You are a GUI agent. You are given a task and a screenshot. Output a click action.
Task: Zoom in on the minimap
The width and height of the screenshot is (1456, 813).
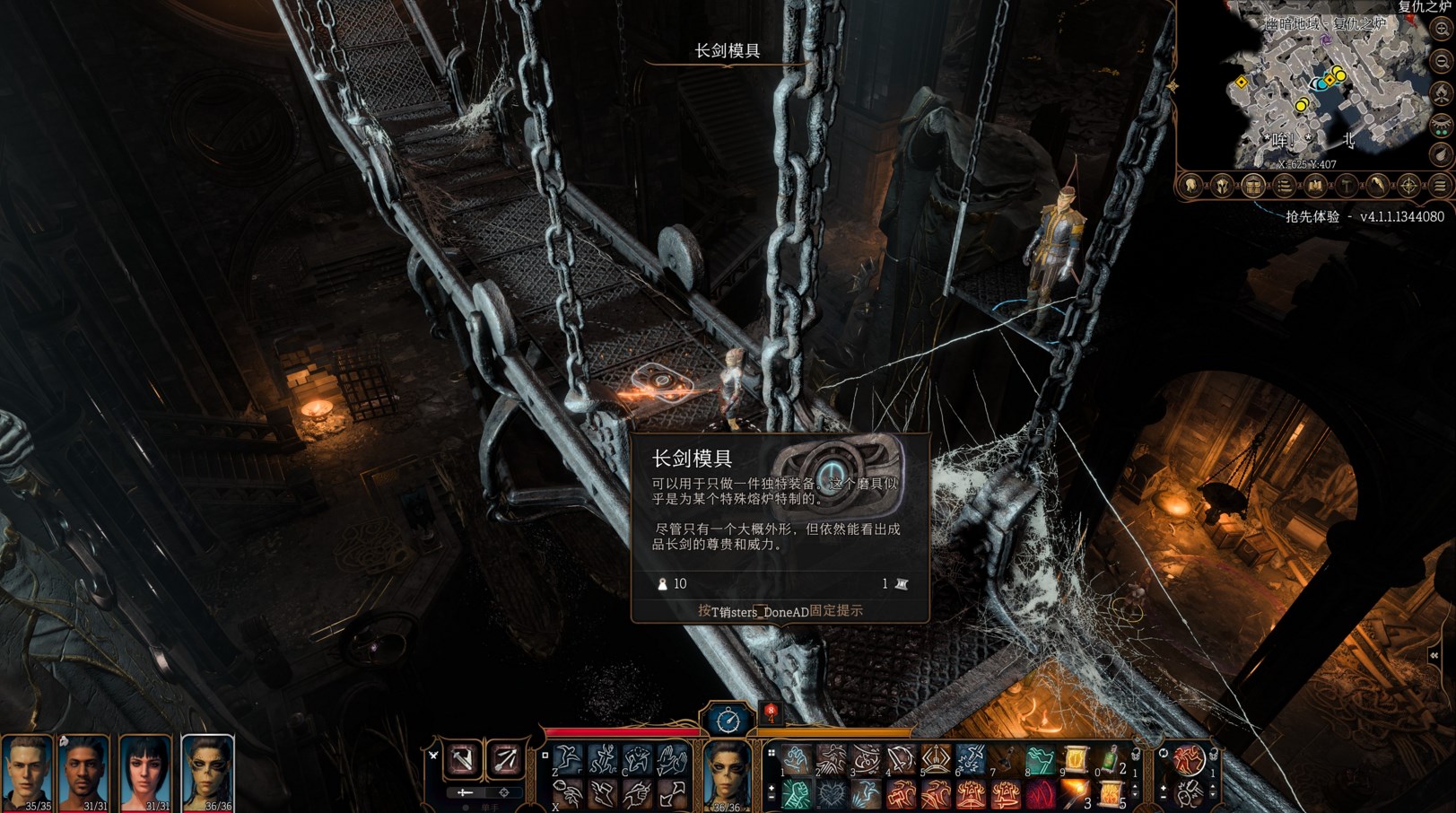[x=1442, y=29]
